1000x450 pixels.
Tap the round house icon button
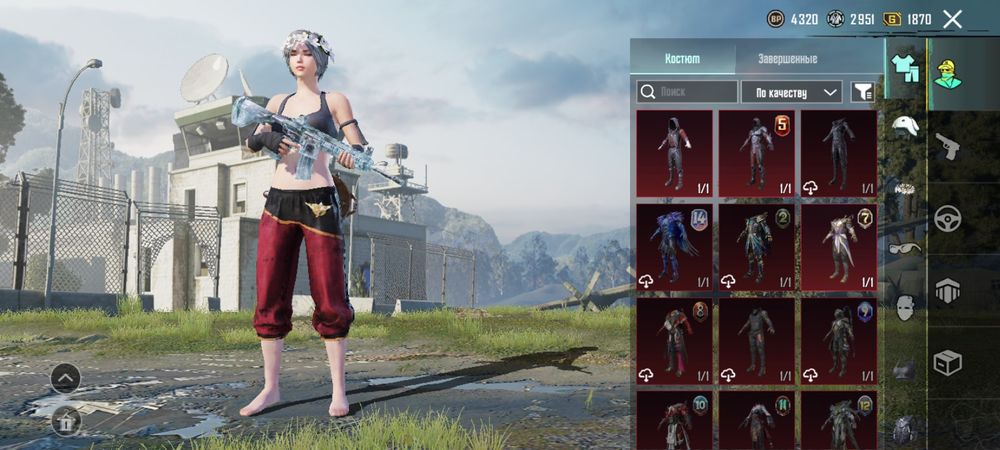[65, 420]
